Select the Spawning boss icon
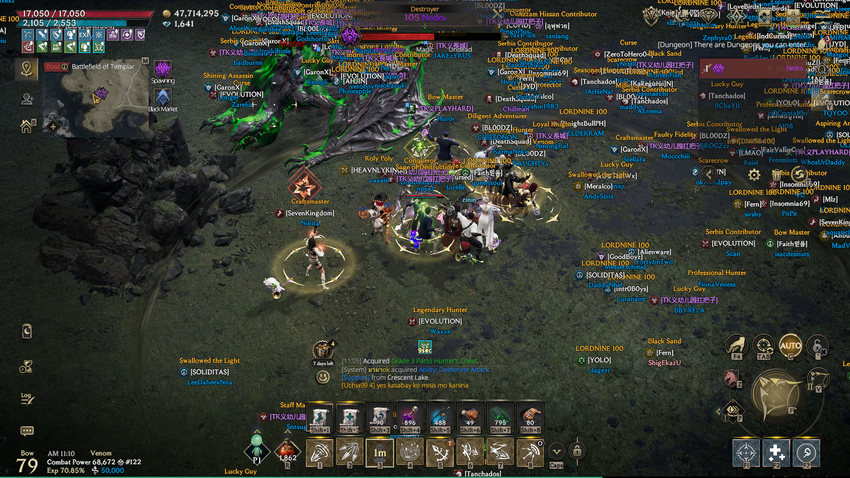850x478 pixels. coord(162,69)
